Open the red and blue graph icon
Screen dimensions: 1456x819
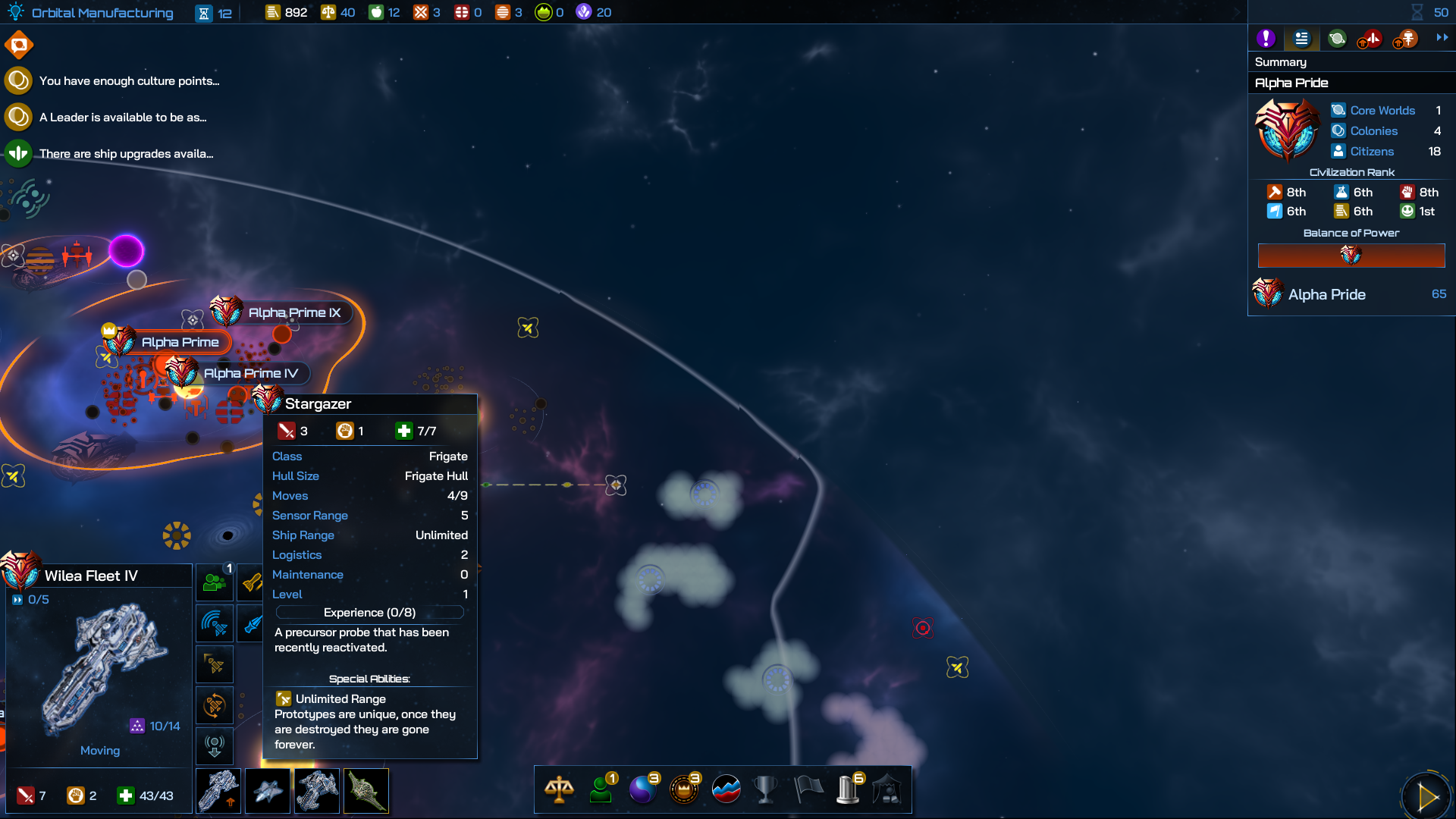click(726, 789)
